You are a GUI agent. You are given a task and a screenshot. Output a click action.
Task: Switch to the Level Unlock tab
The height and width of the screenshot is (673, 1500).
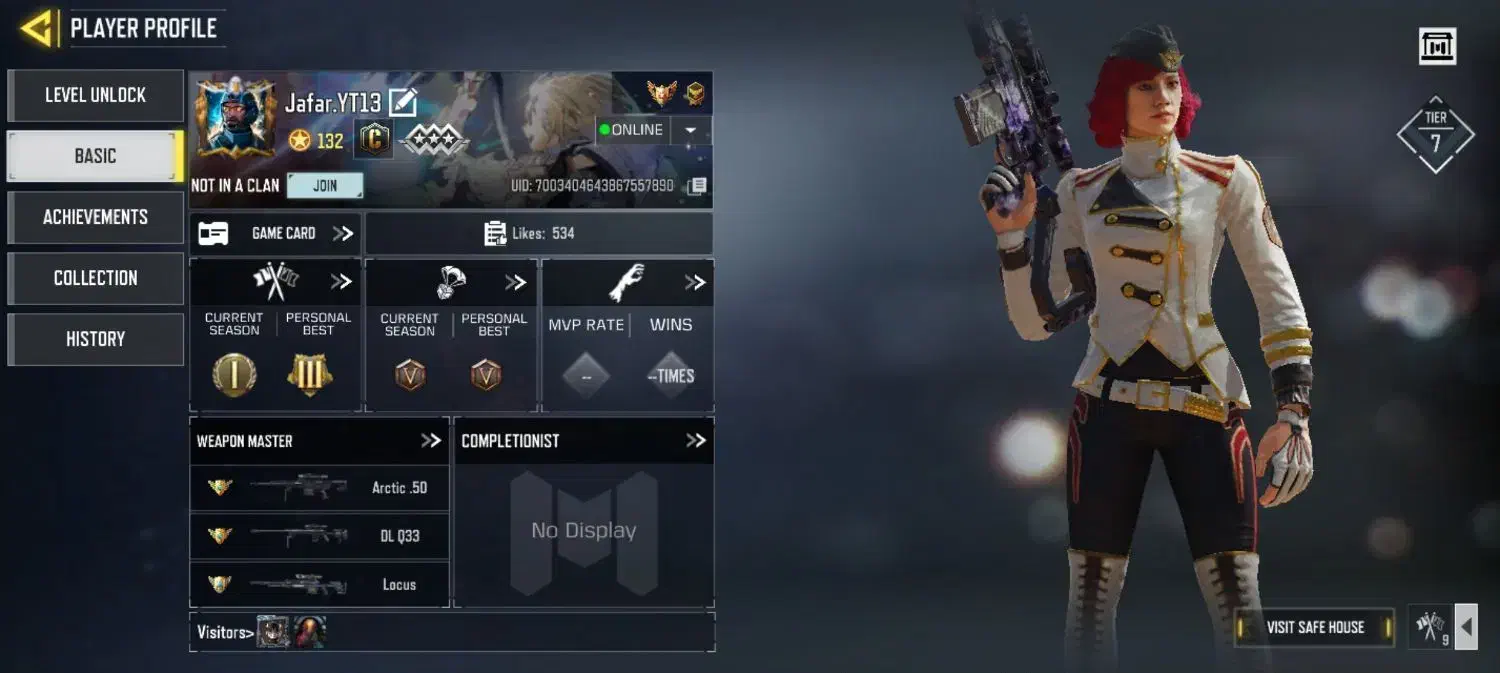[x=95, y=95]
